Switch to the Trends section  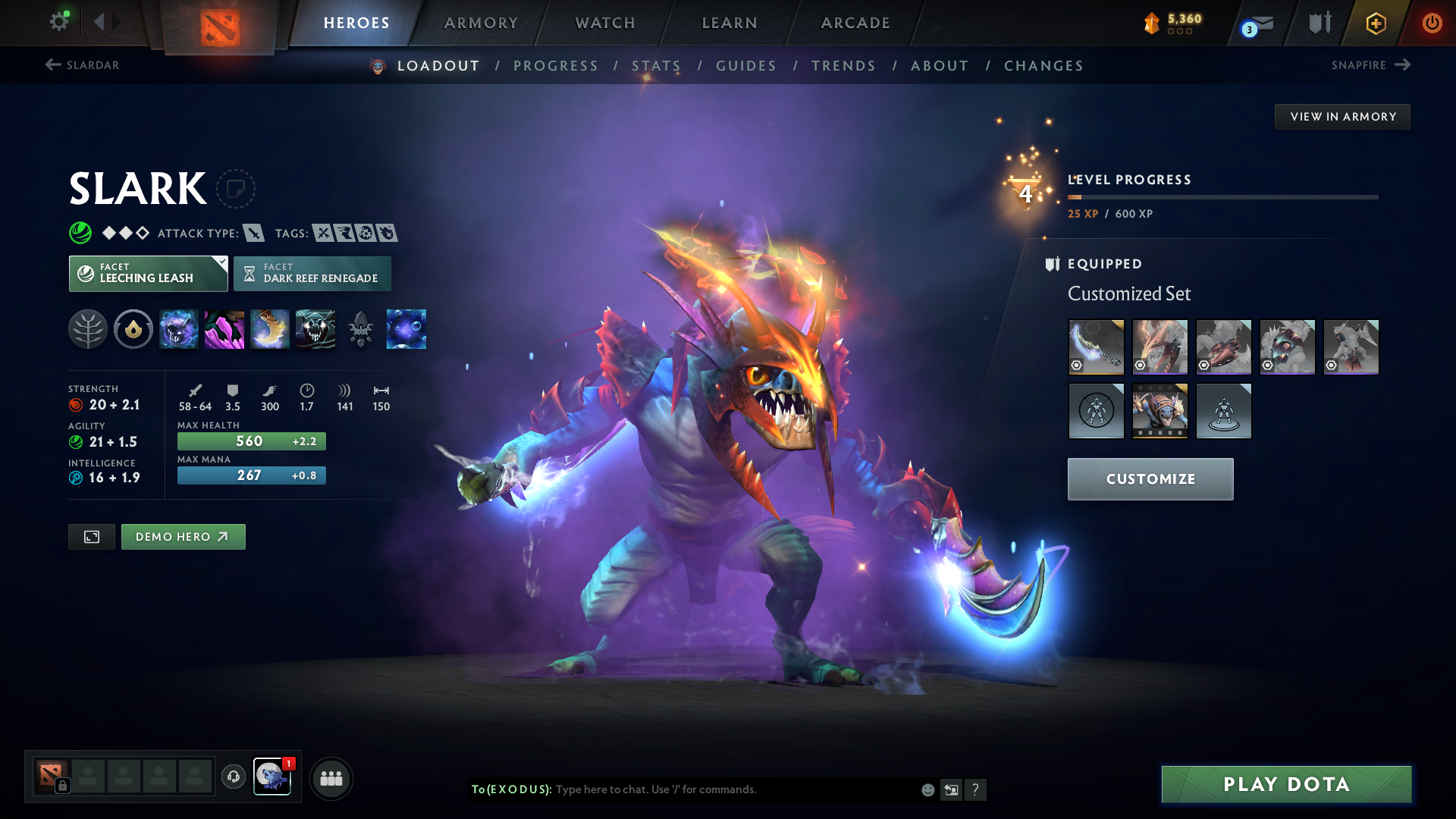point(843,66)
